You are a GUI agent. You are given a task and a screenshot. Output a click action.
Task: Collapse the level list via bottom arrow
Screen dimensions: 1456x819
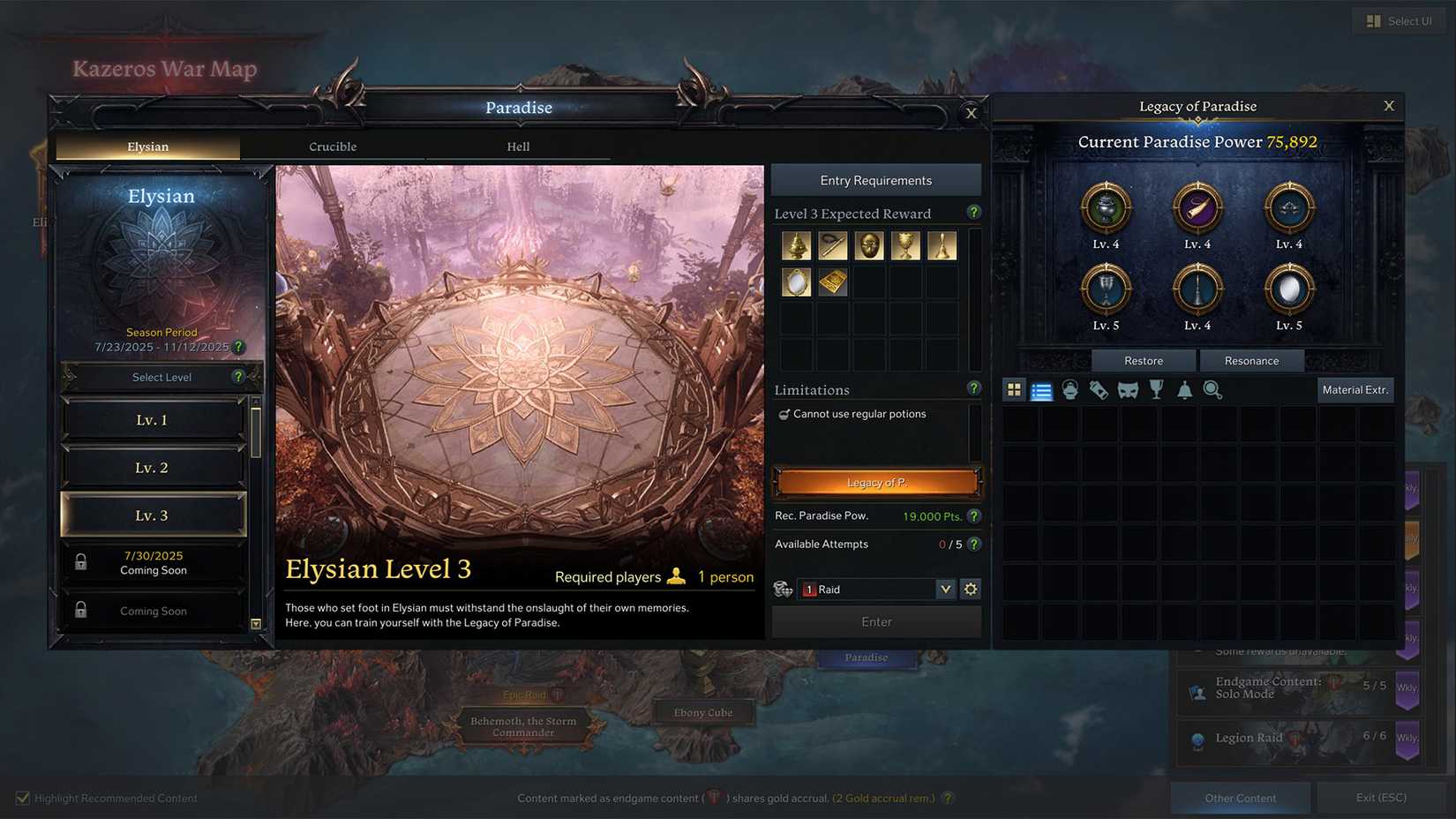tap(256, 624)
